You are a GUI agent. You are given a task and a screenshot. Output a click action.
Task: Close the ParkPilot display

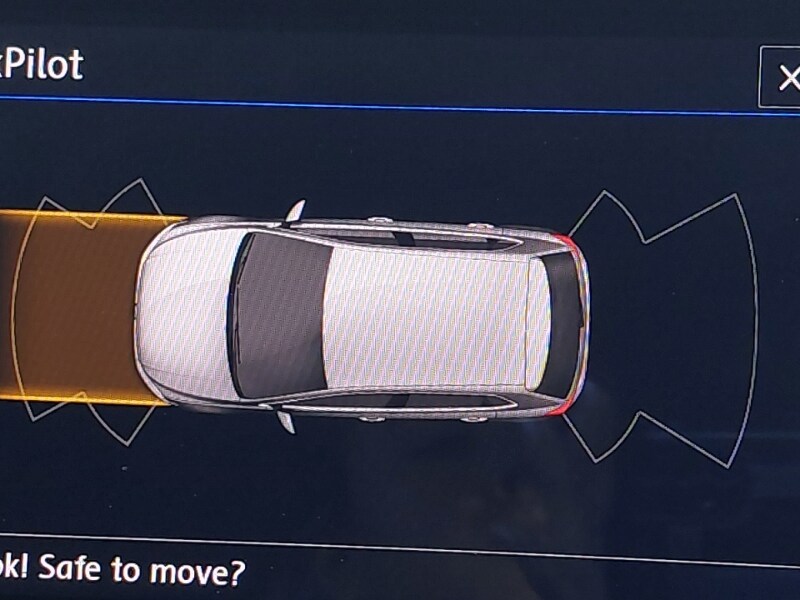pyautogui.click(x=786, y=77)
